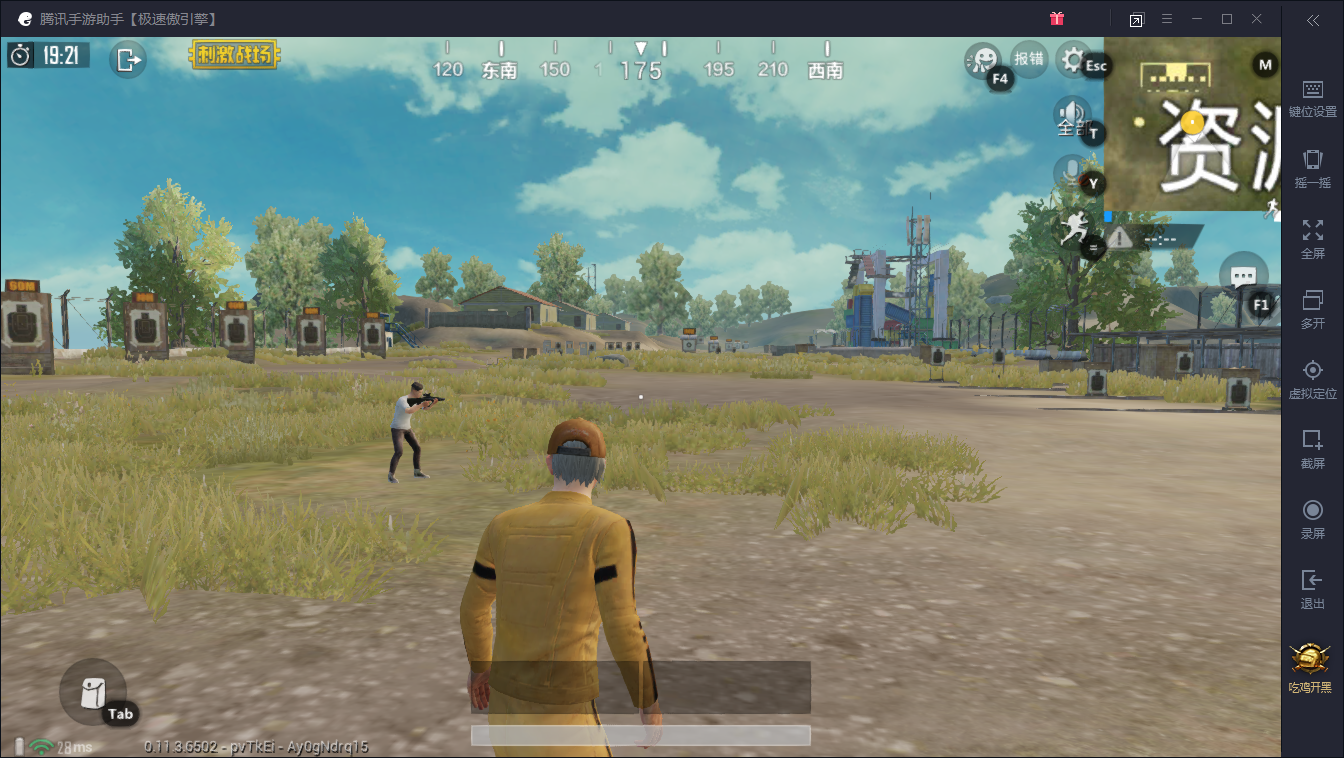Image resolution: width=1344 pixels, height=758 pixels.
Task: Enter 全屏 fullscreen mode
Action: [1313, 239]
